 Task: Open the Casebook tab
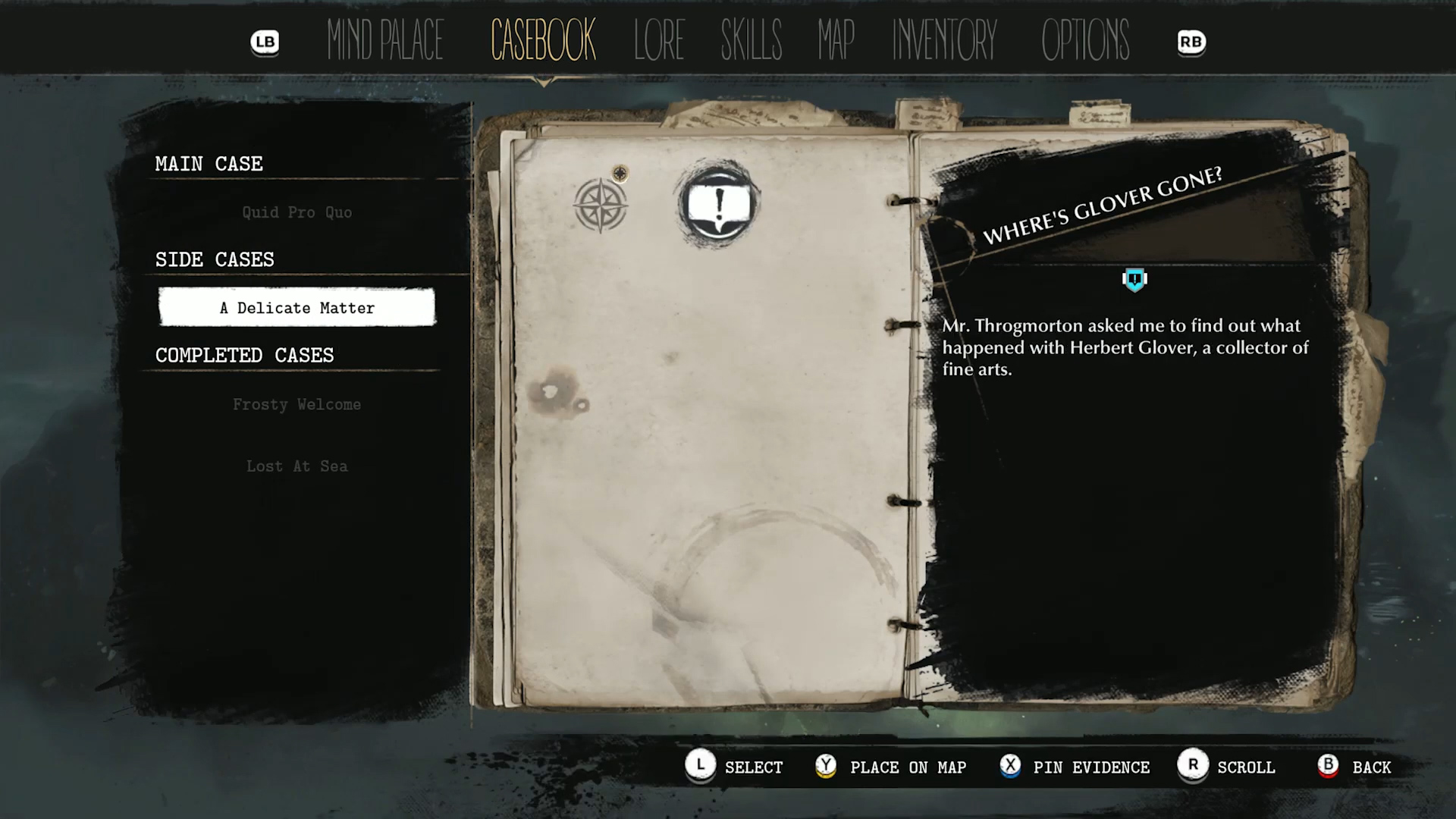(543, 41)
